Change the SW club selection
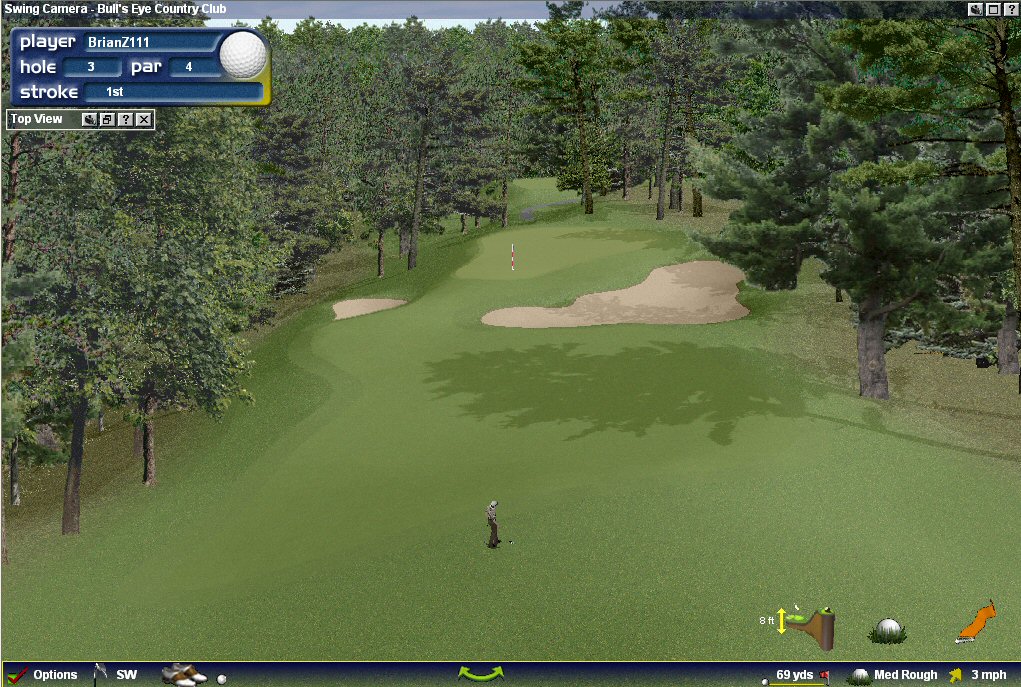This screenshot has height=687, width=1021. pos(117,675)
